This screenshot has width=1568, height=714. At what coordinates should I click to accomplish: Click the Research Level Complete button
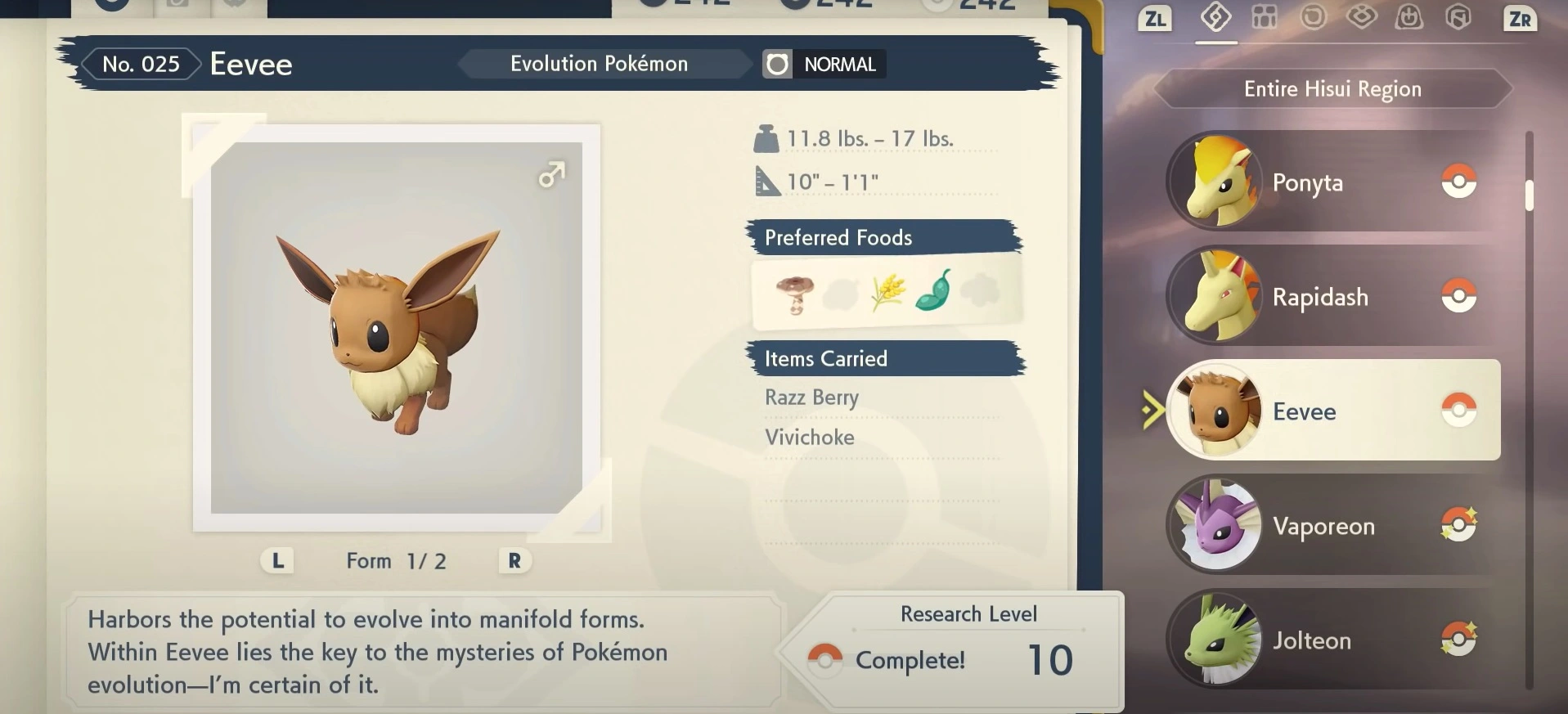pyautogui.click(x=910, y=659)
